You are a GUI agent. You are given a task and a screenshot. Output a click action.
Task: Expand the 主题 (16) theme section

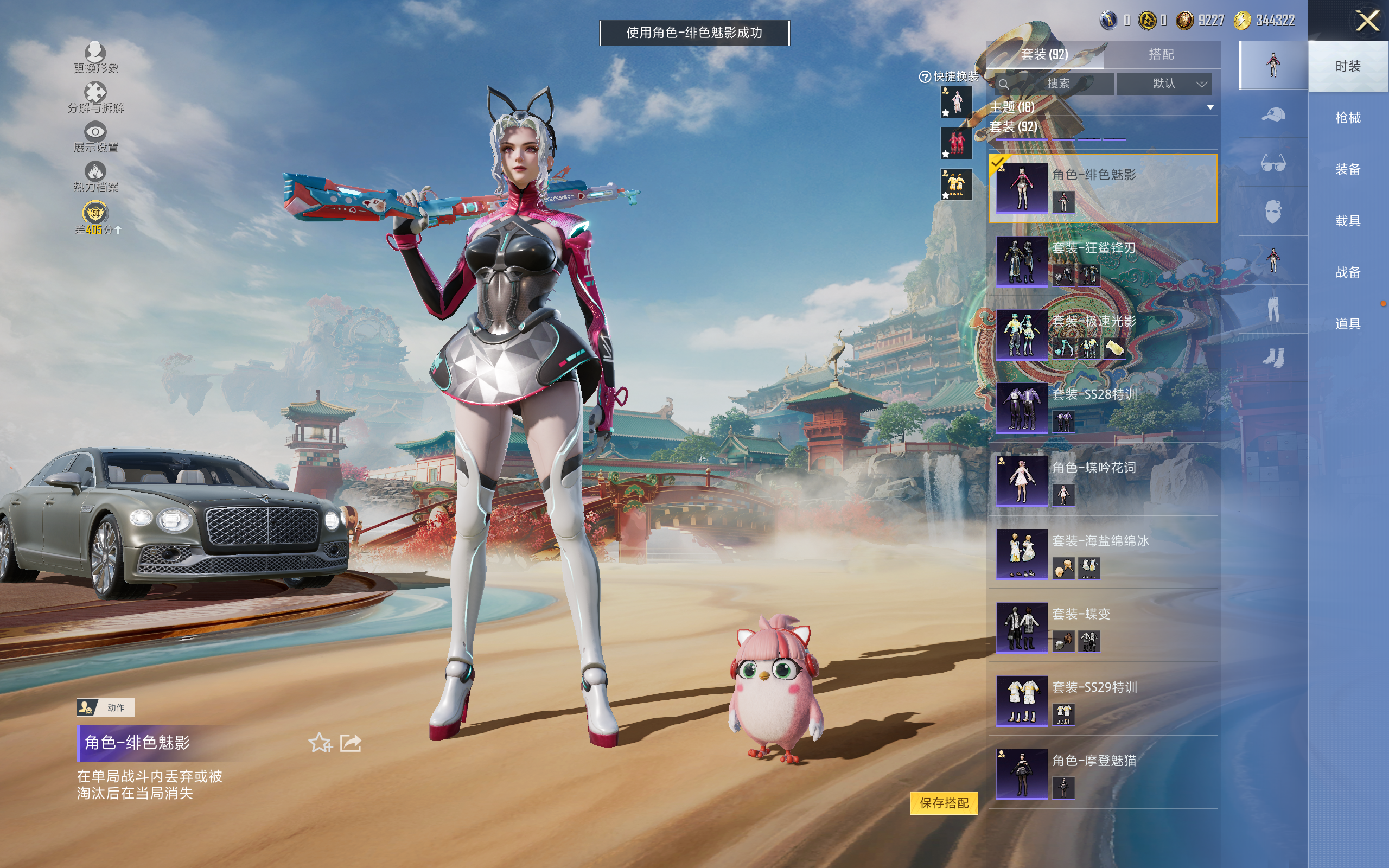(x=1210, y=107)
